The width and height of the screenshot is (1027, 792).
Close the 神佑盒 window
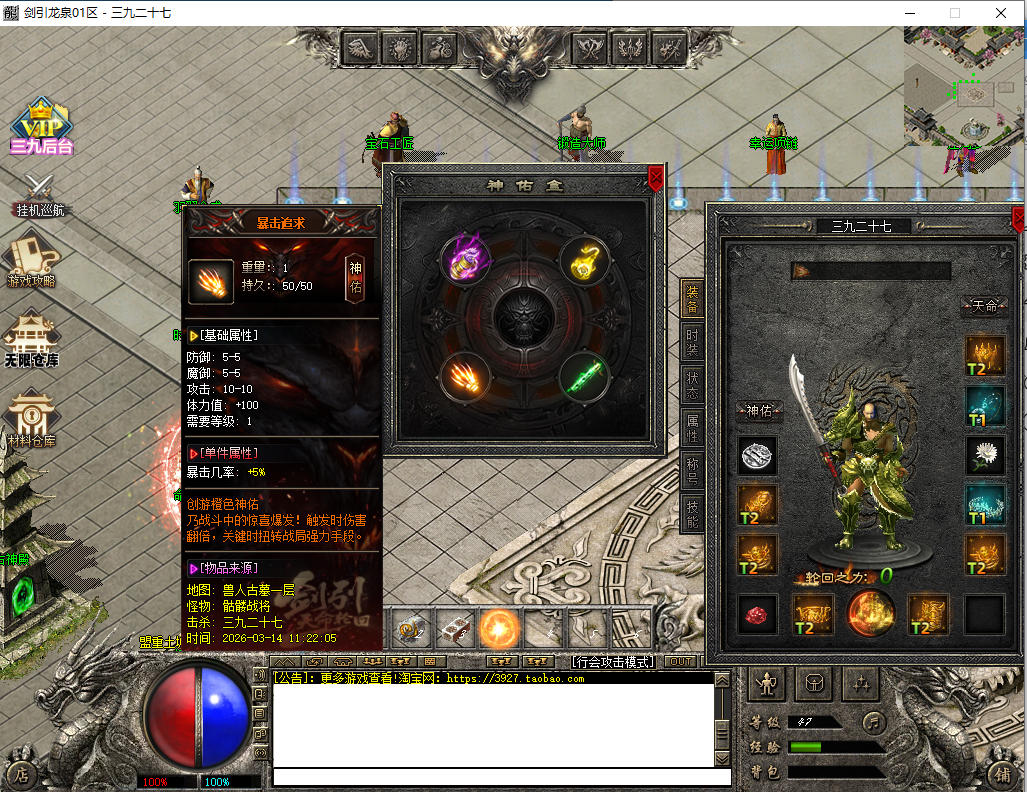tap(655, 178)
